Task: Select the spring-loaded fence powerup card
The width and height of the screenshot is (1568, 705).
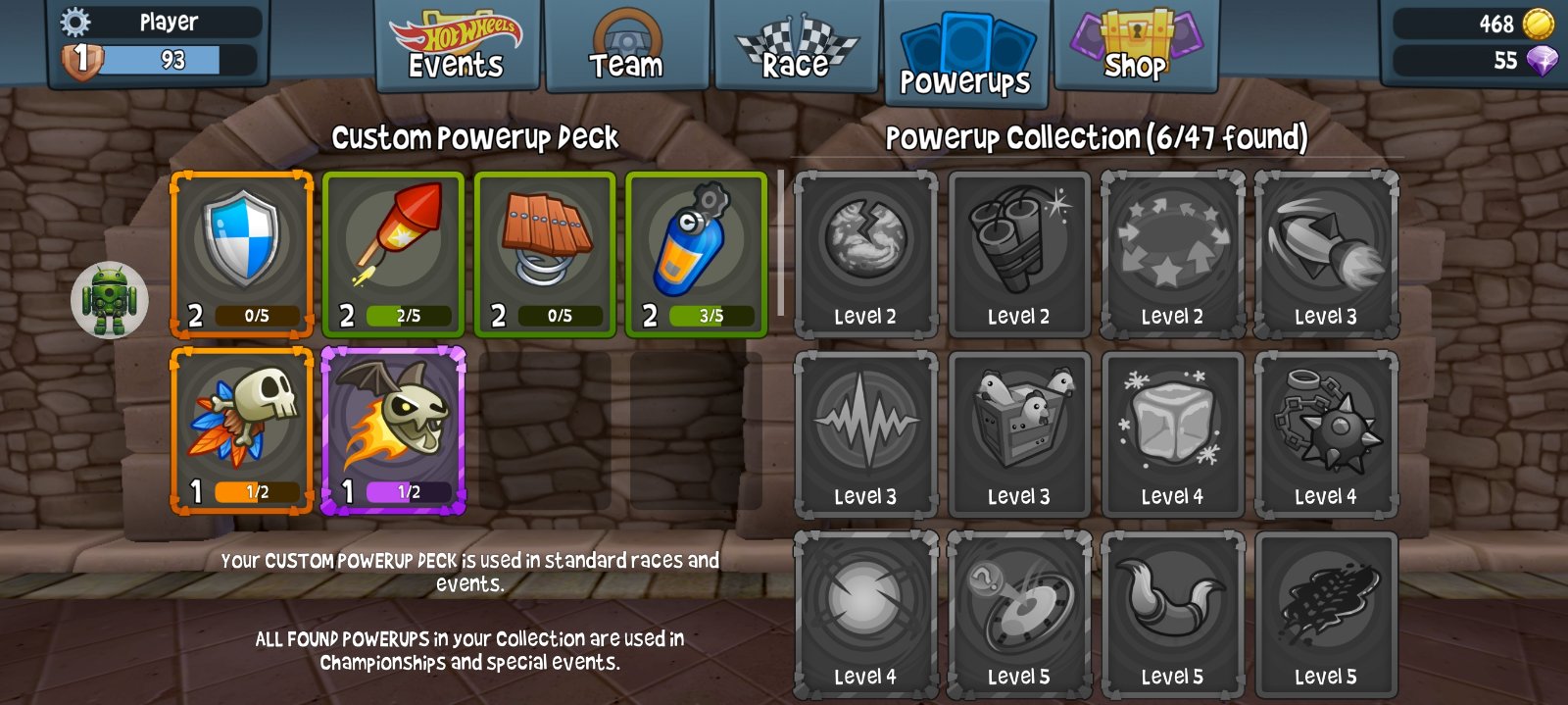Action: (545, 254)
